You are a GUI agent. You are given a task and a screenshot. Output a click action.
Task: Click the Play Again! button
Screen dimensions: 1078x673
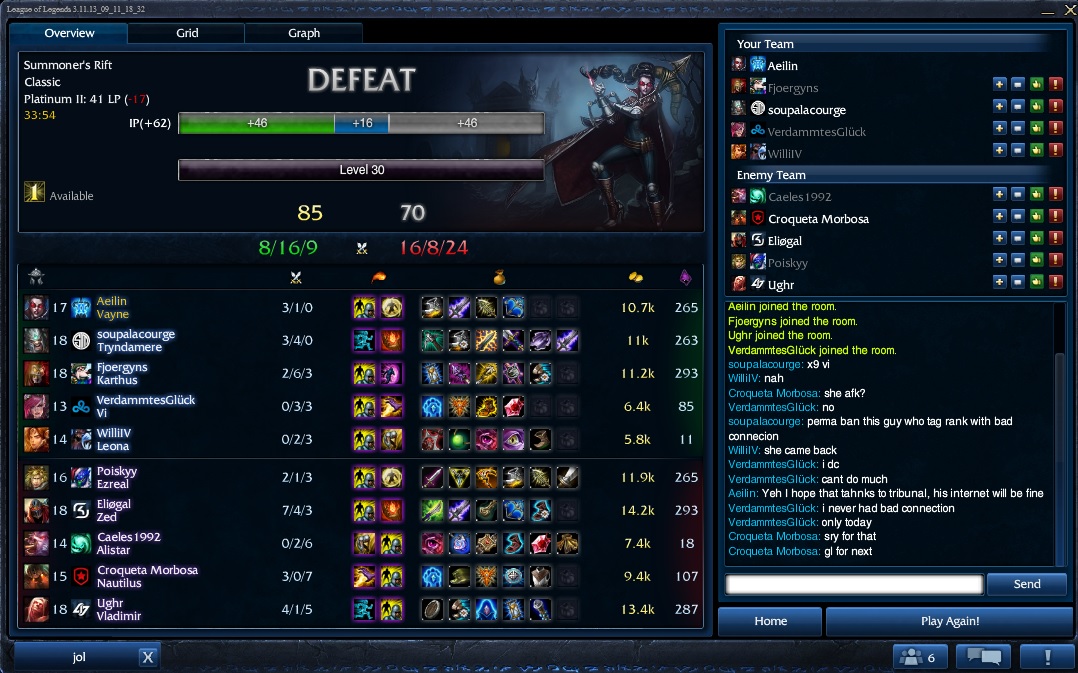(949, 621)
